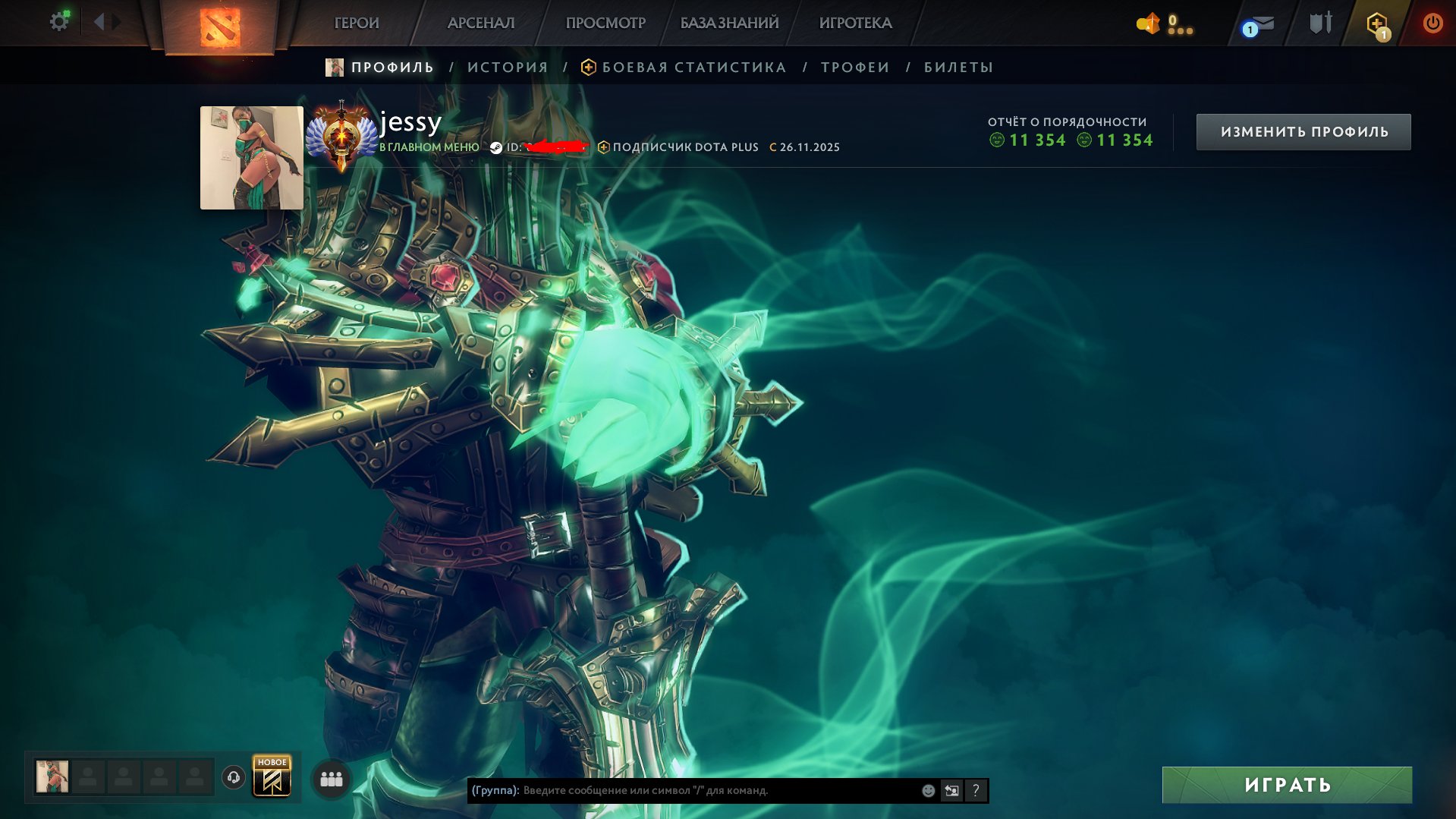1456x819 pixels.
Task: Toggle the screenshot share icon in chat
Action: 951,790
